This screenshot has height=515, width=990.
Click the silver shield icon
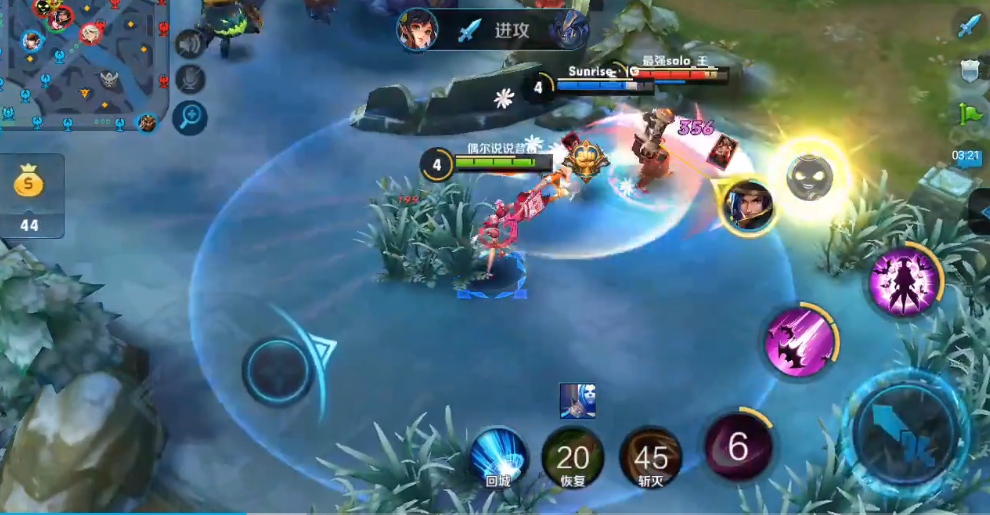point(969,70)
